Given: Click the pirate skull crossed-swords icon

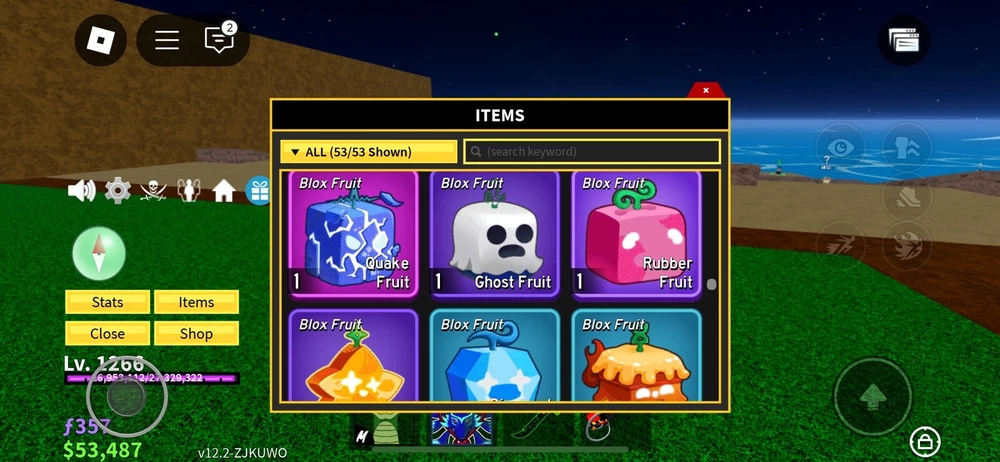Looking at the screenshot, I should pos(153,190).
